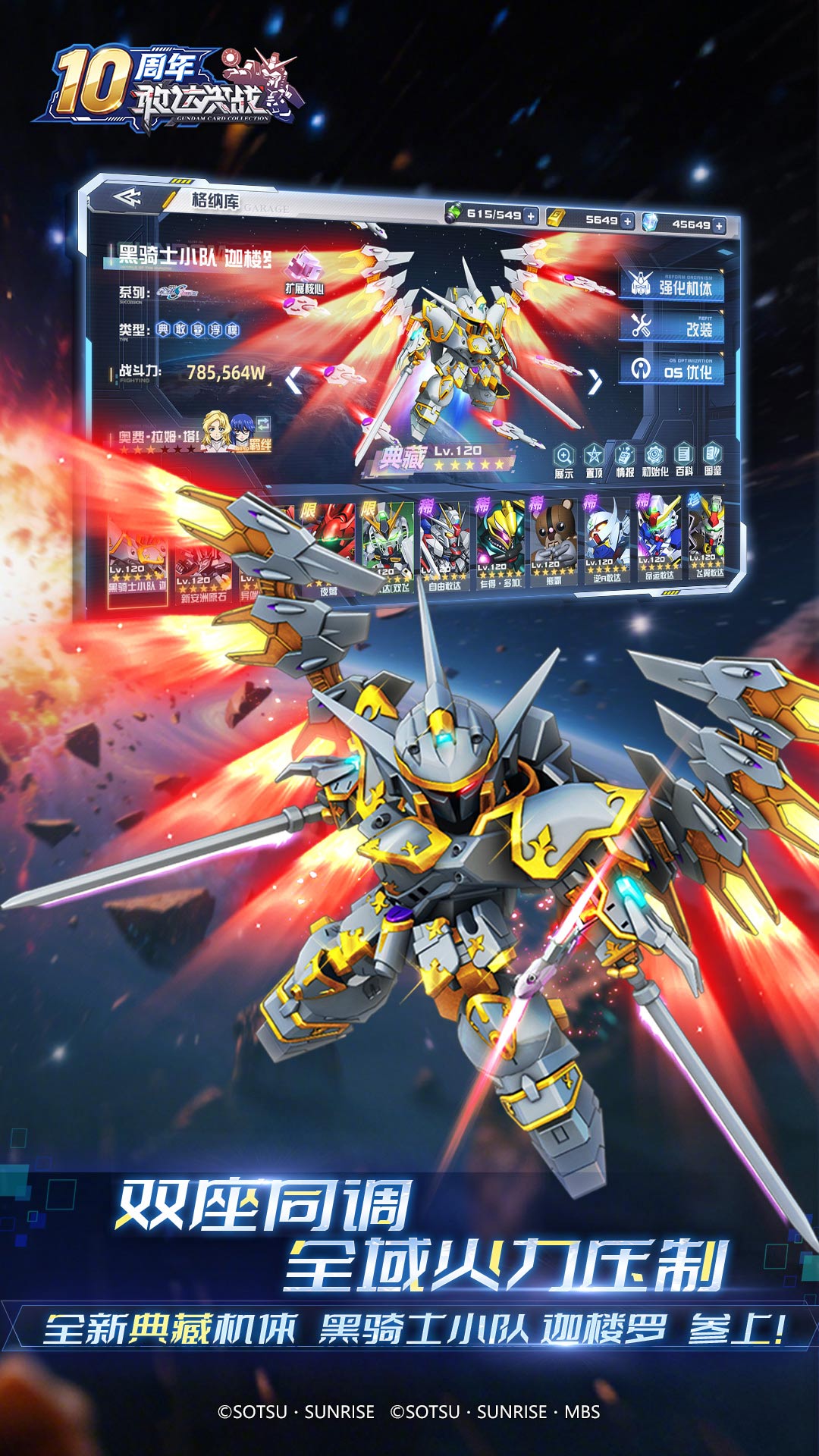Screen dimensions: 819x1456
Task: Open the 强化机体 (Strengthen Unit) menu
Action: pos(672,286)
